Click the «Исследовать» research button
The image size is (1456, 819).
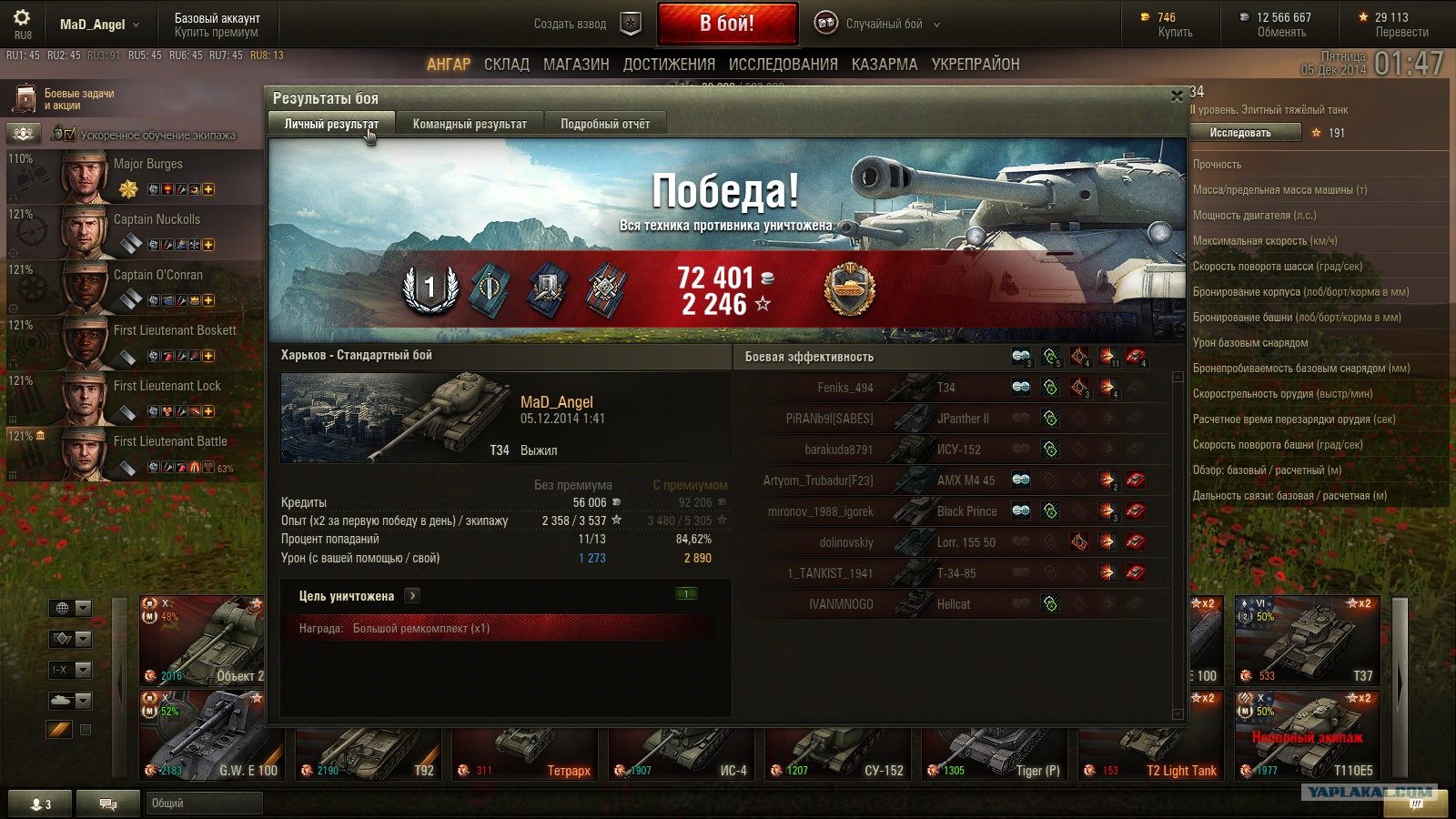1240,133
